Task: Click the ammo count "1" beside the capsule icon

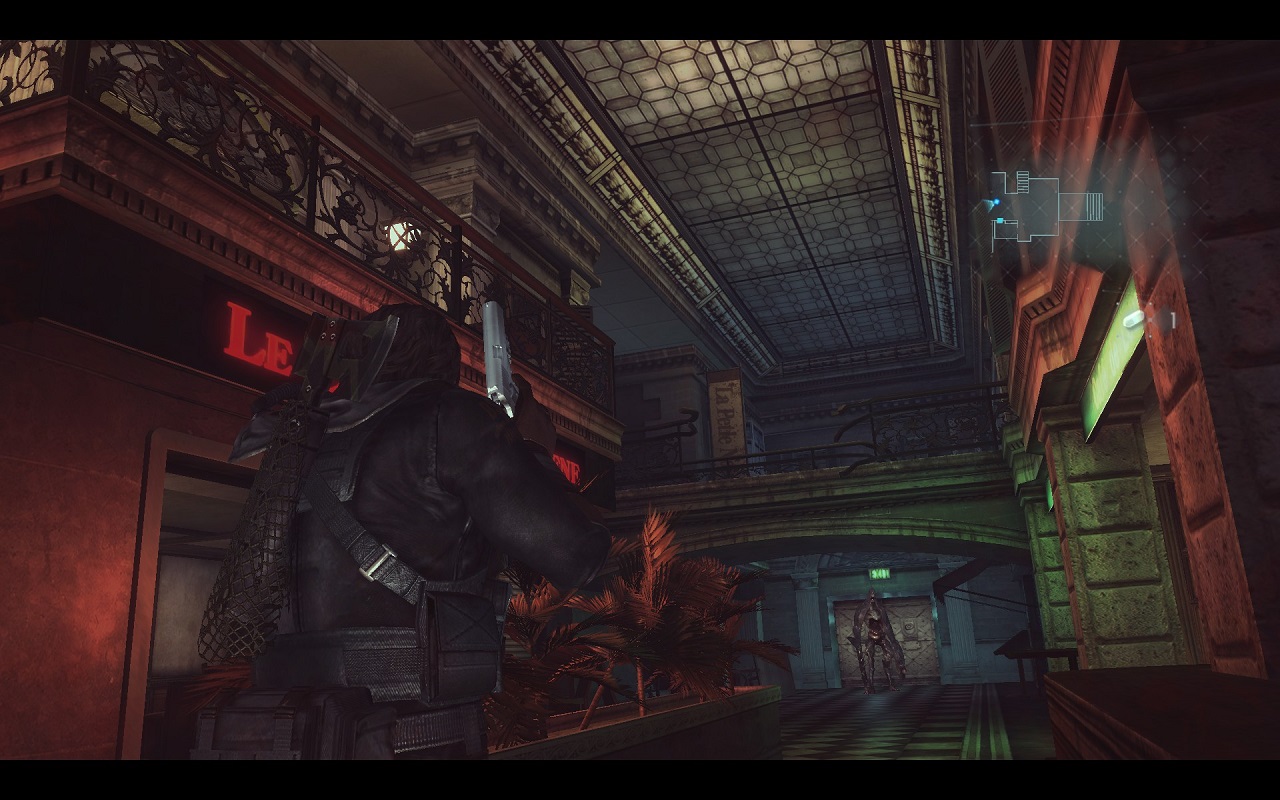Action: 1172,318
